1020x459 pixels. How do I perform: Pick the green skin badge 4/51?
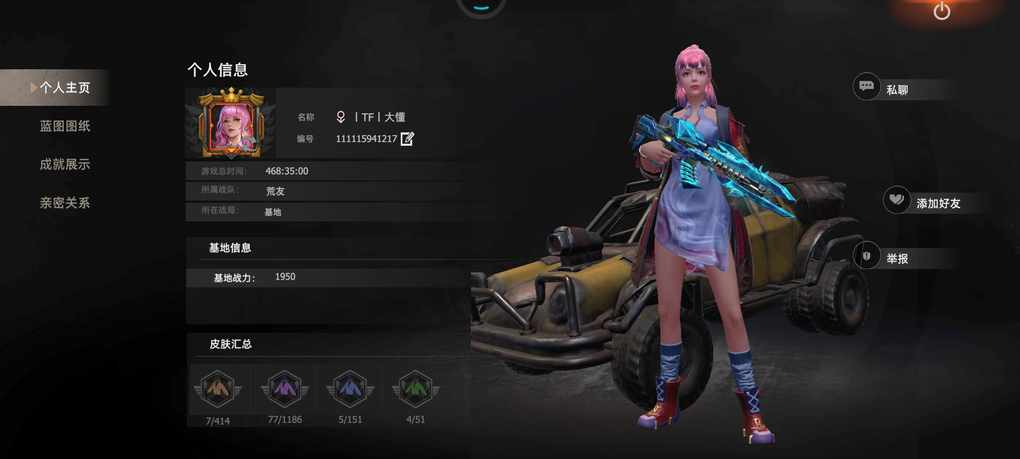tap(415, 388)
